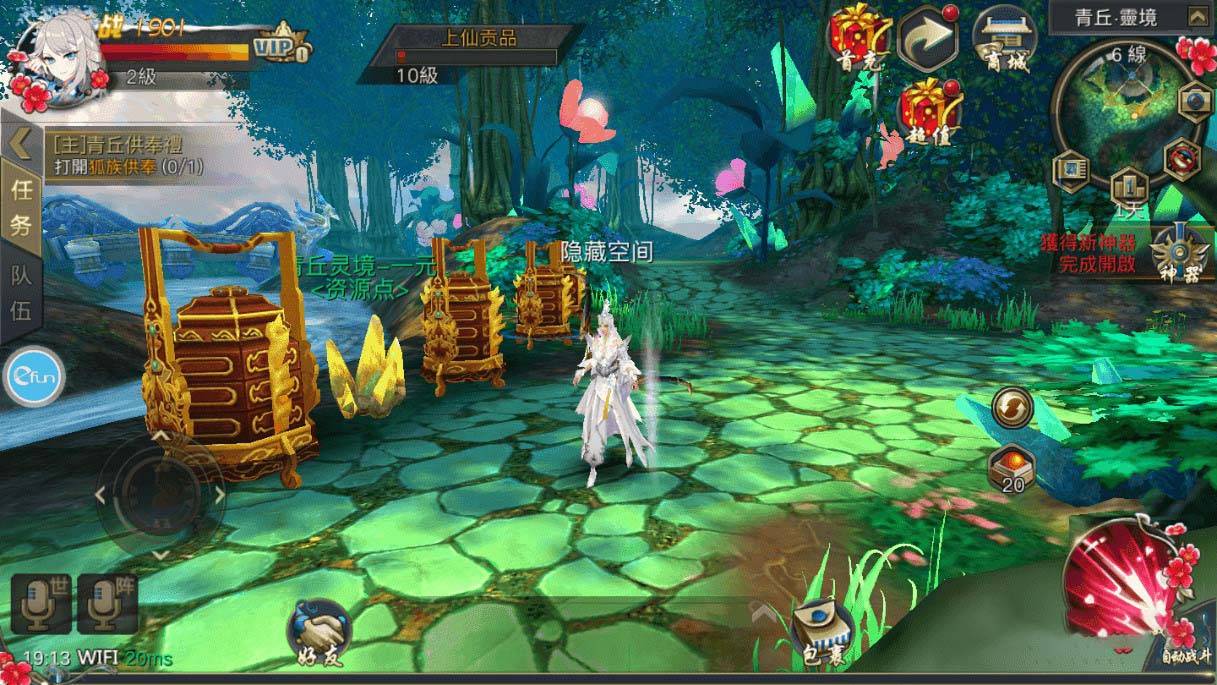The width and height of the screenshot is (1217, 685).
Task: Collapse the quest panel with the arrow
Action: [x=20, y=144]
